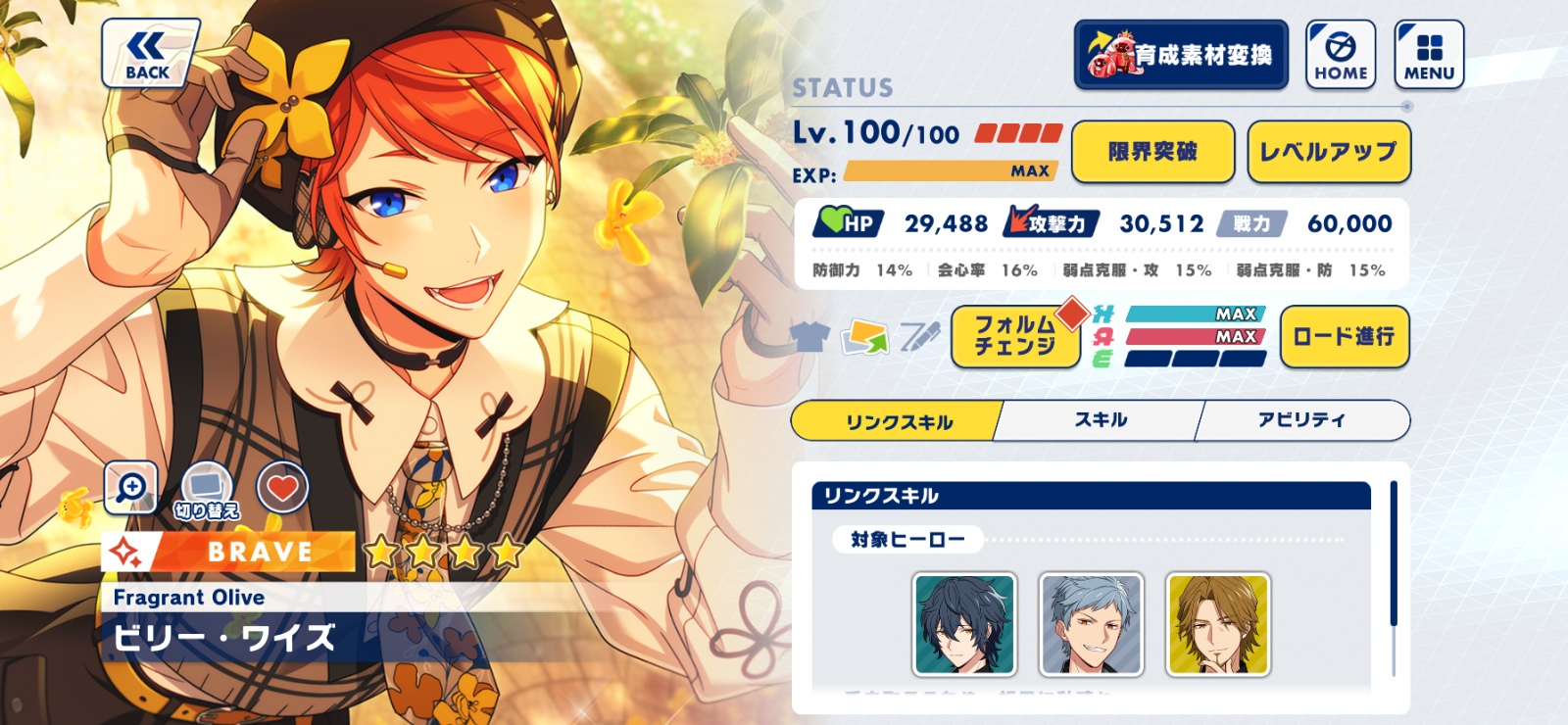This screenshot has width=1568, height=725.
Task: Click the magnifying glass zoom icon
Action: (130, 487)
